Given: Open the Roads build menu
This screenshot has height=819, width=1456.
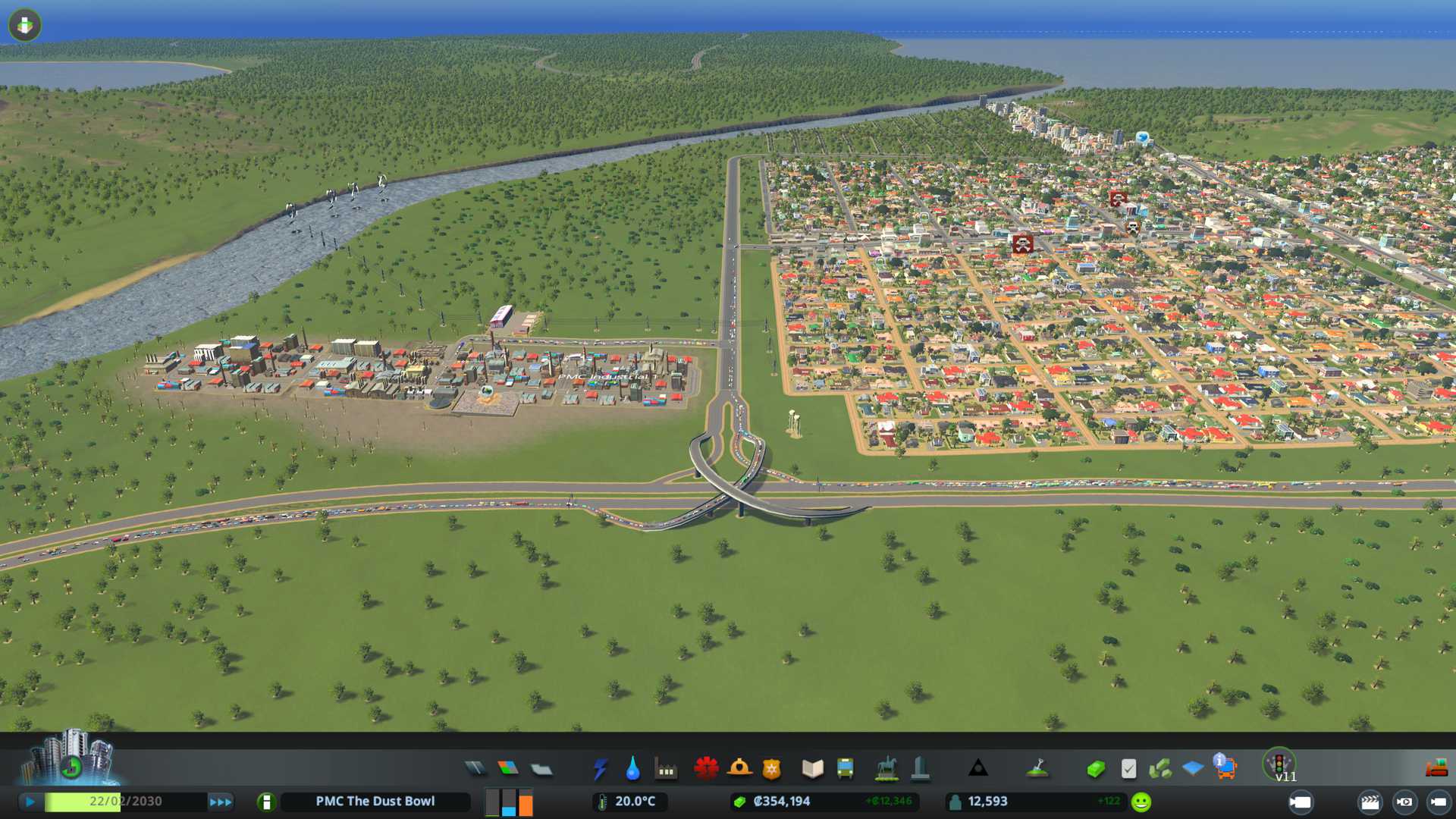Looking at the screenshot, I should coord(475,769).
